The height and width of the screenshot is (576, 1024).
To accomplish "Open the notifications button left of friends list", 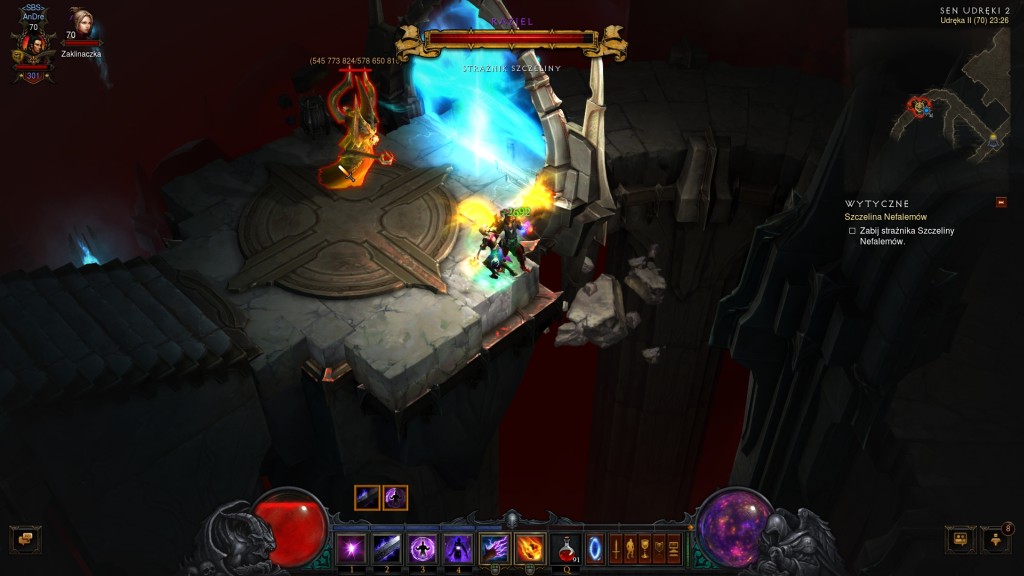I will (960, 540).
